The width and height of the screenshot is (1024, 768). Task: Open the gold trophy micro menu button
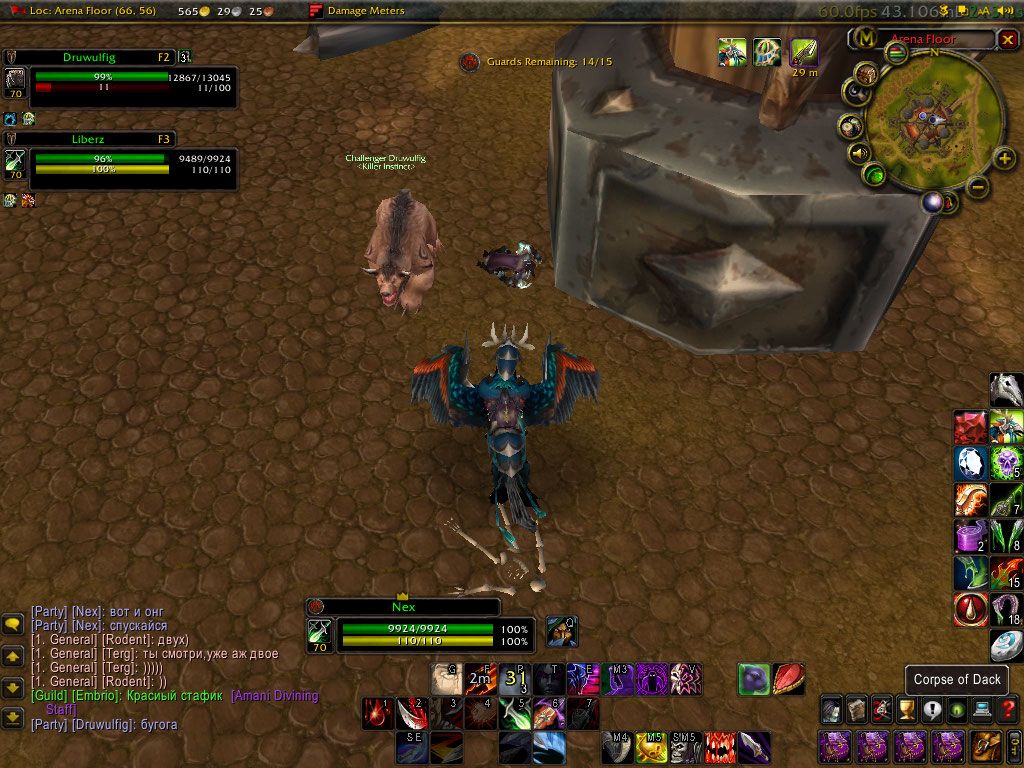(x=907, y=710)
